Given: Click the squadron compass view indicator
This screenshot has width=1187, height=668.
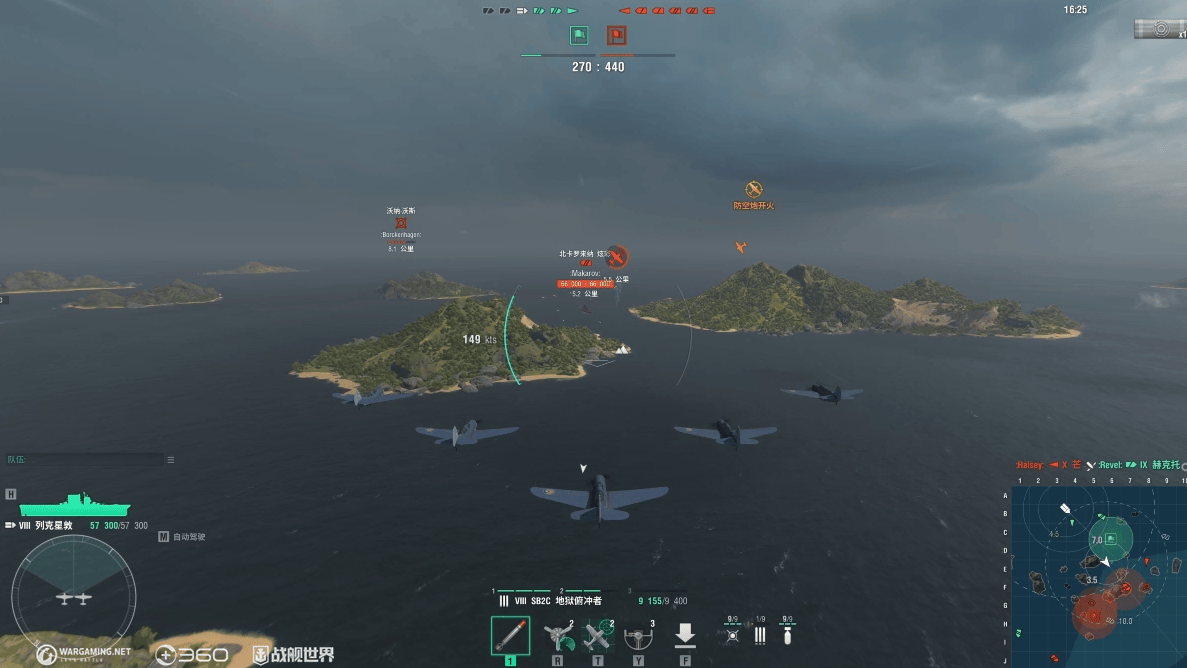Looking at the screenshot, I should tap(73, 588).
